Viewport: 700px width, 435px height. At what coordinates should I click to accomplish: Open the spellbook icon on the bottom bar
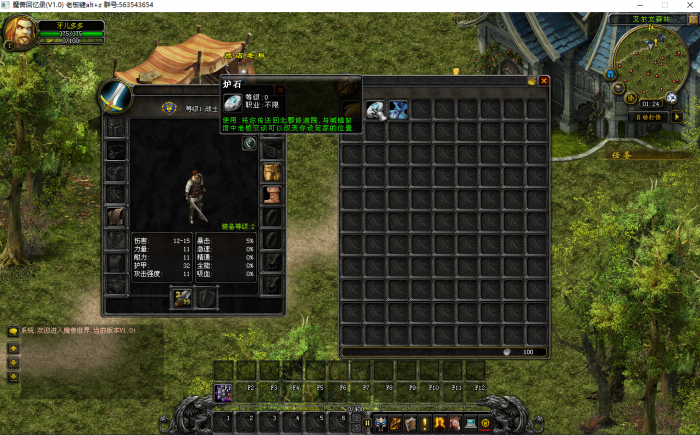coord(409,423)
